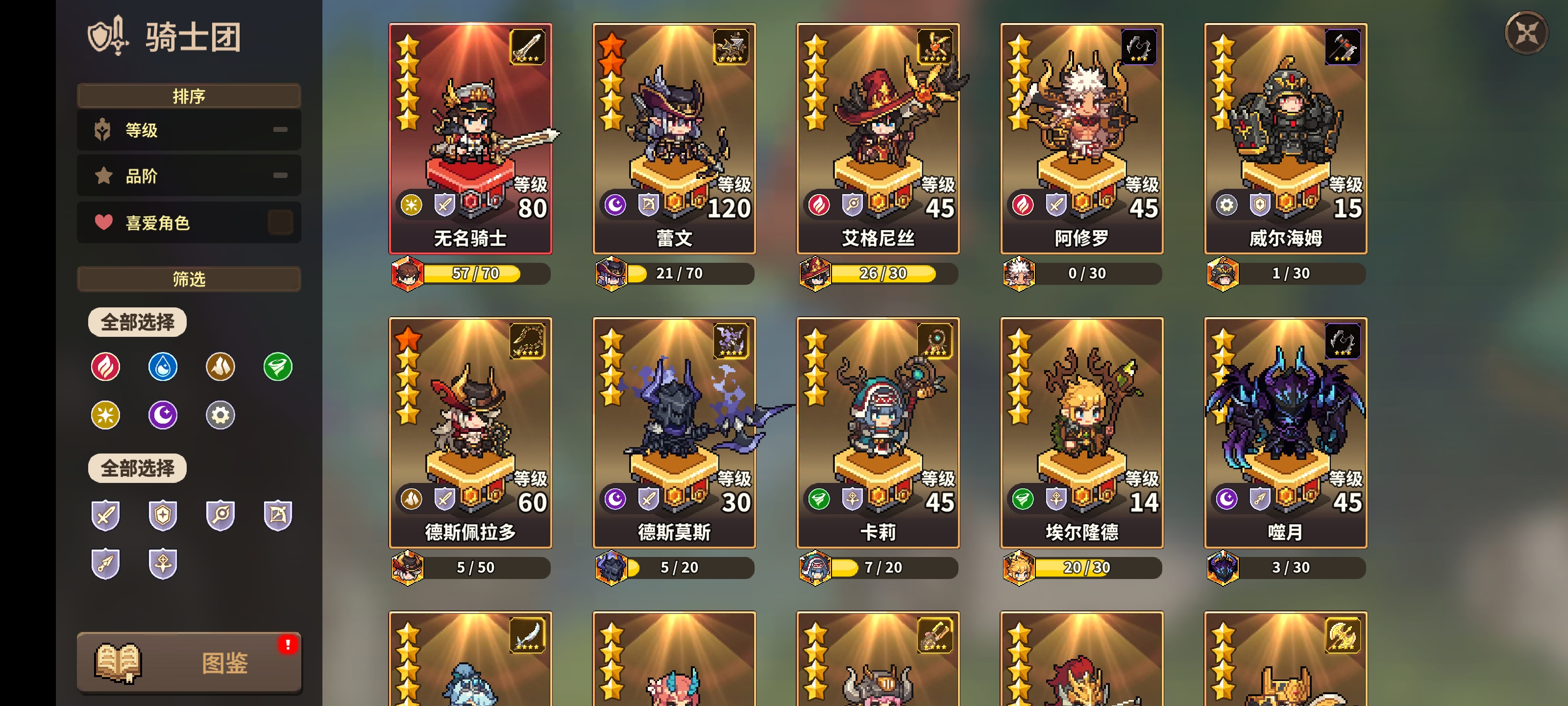
Task: Toggle 品阶 grade sort order
Action: [189, 176]
